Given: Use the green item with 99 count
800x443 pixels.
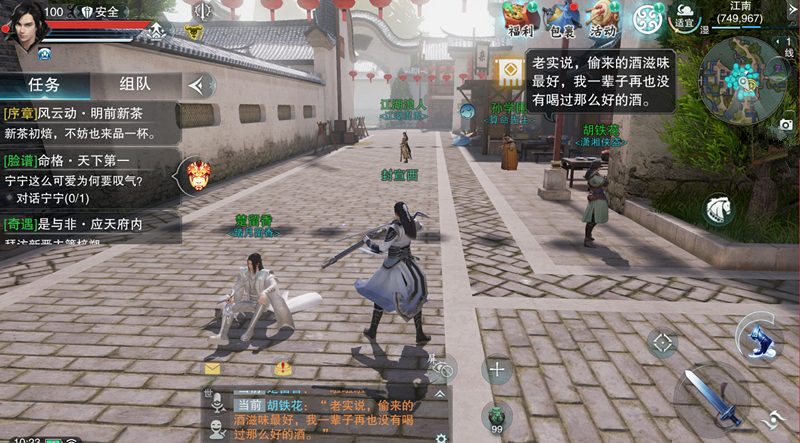Looking at the screenshot, I should (497, 416).
